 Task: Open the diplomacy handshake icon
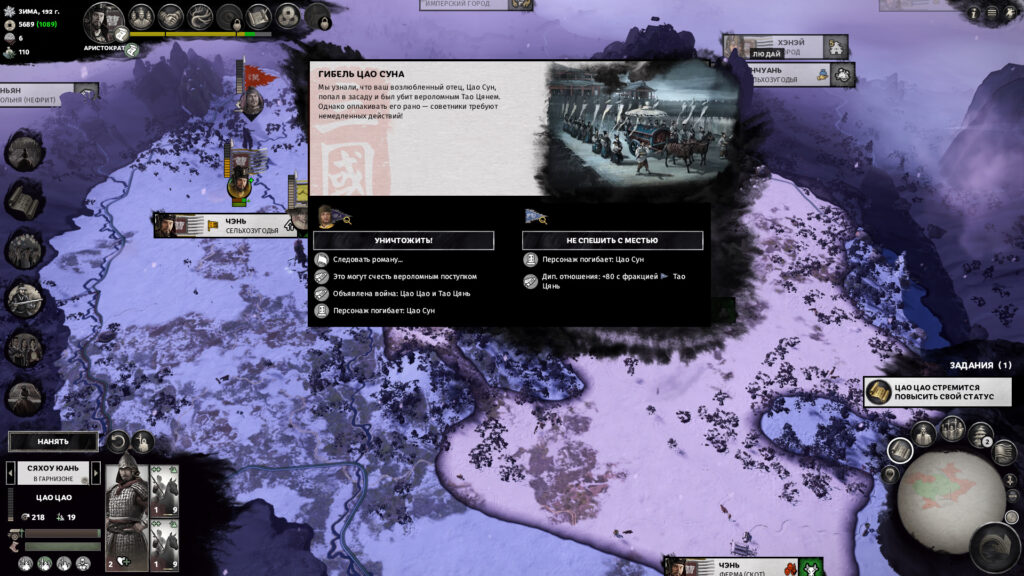[x=171, y=17]
